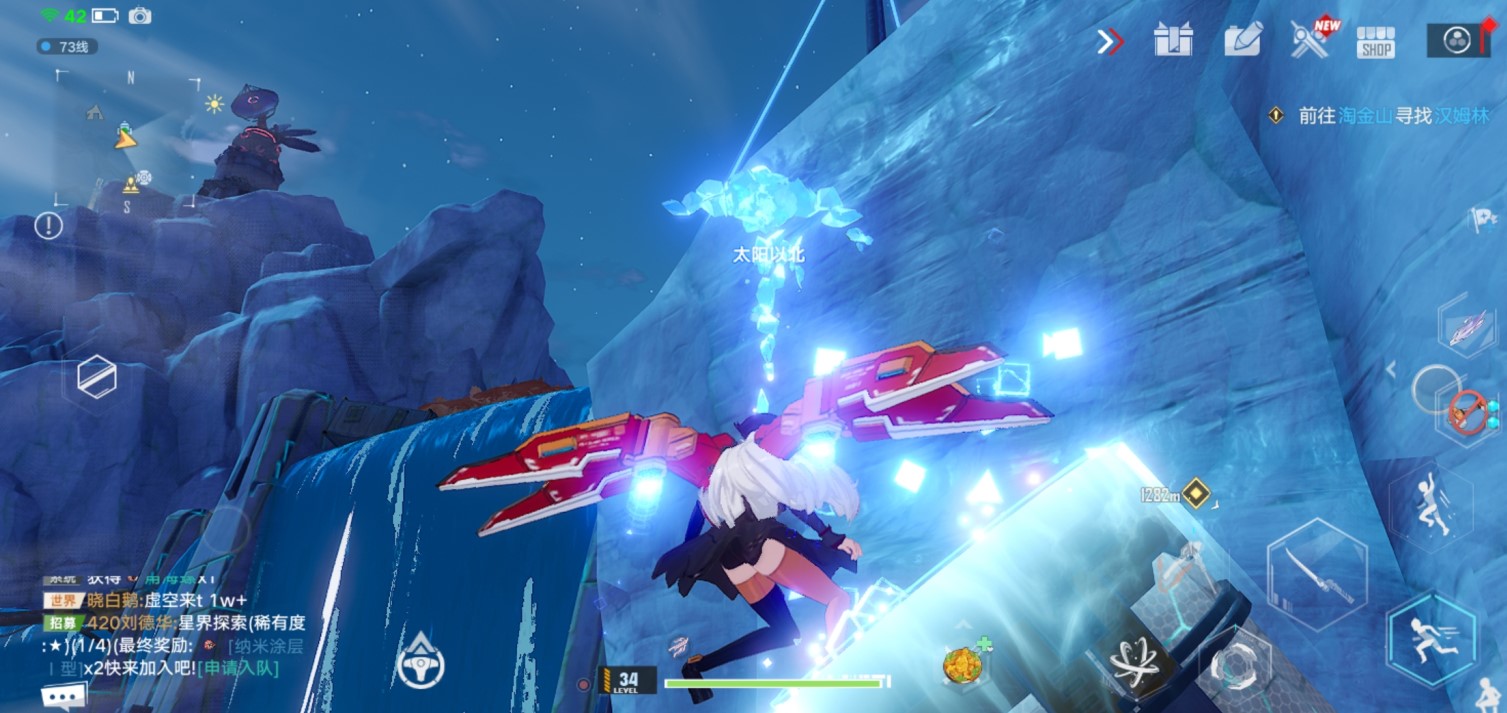Screen dimensions: 1507x713
Task: Tap the camera screenshot icon
Action: [x=140, y=16]
